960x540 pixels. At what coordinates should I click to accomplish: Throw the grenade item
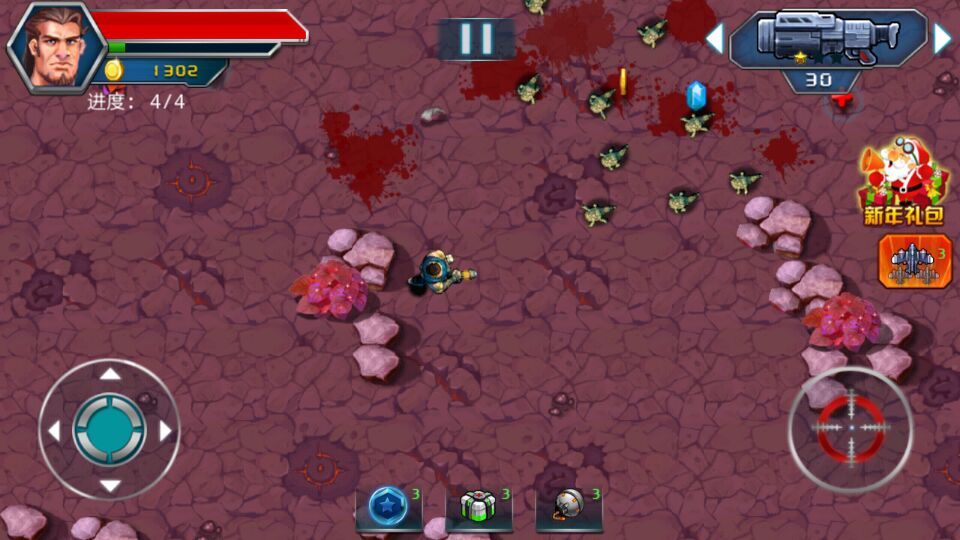569,507
